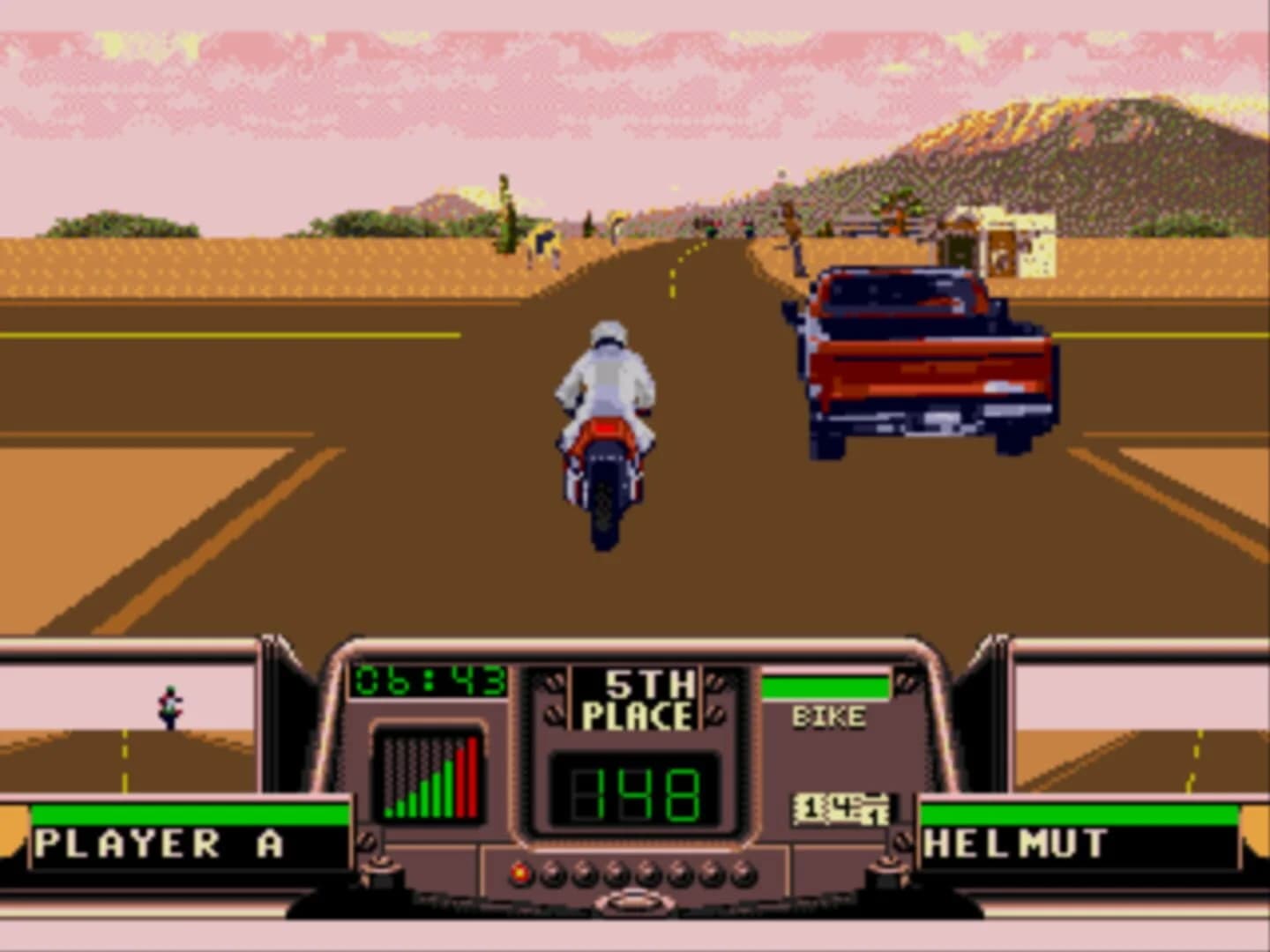Screen dimensions: 1270x952
Task: Click the 148 digital speedometer readout
Action: [637, 792]
